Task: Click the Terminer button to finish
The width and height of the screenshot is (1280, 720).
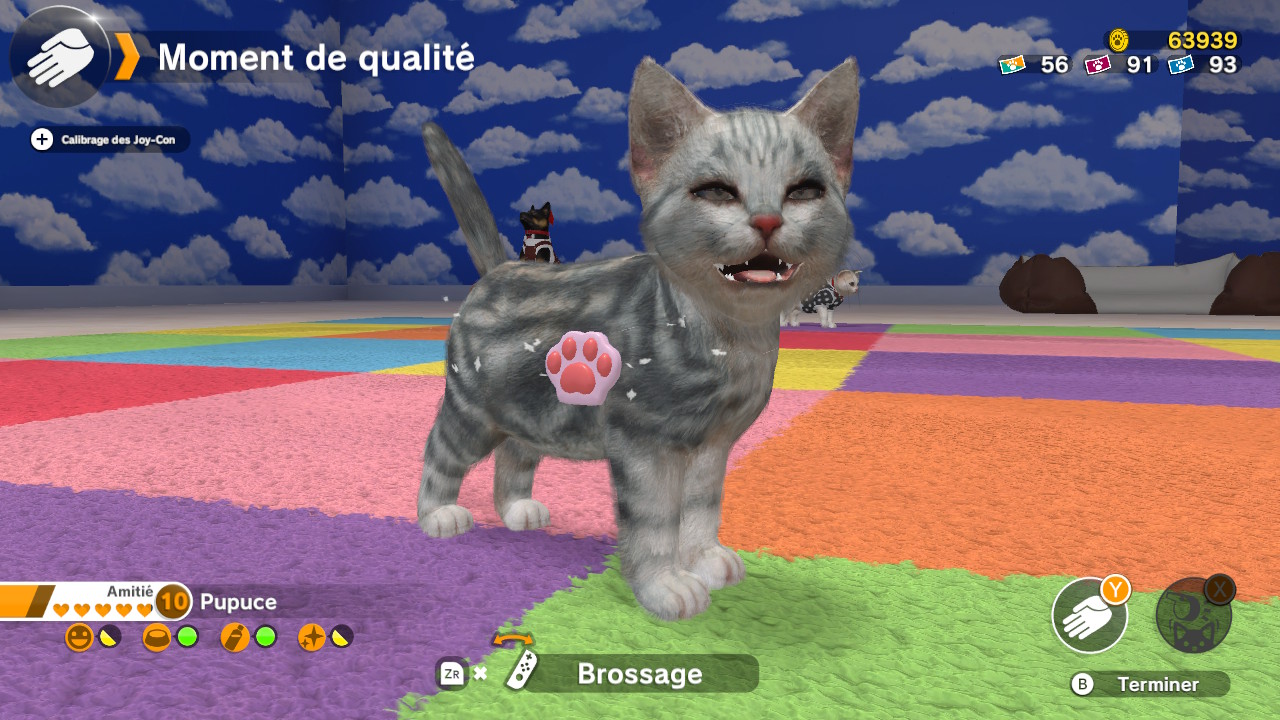Action: [x=1149, y=684]
